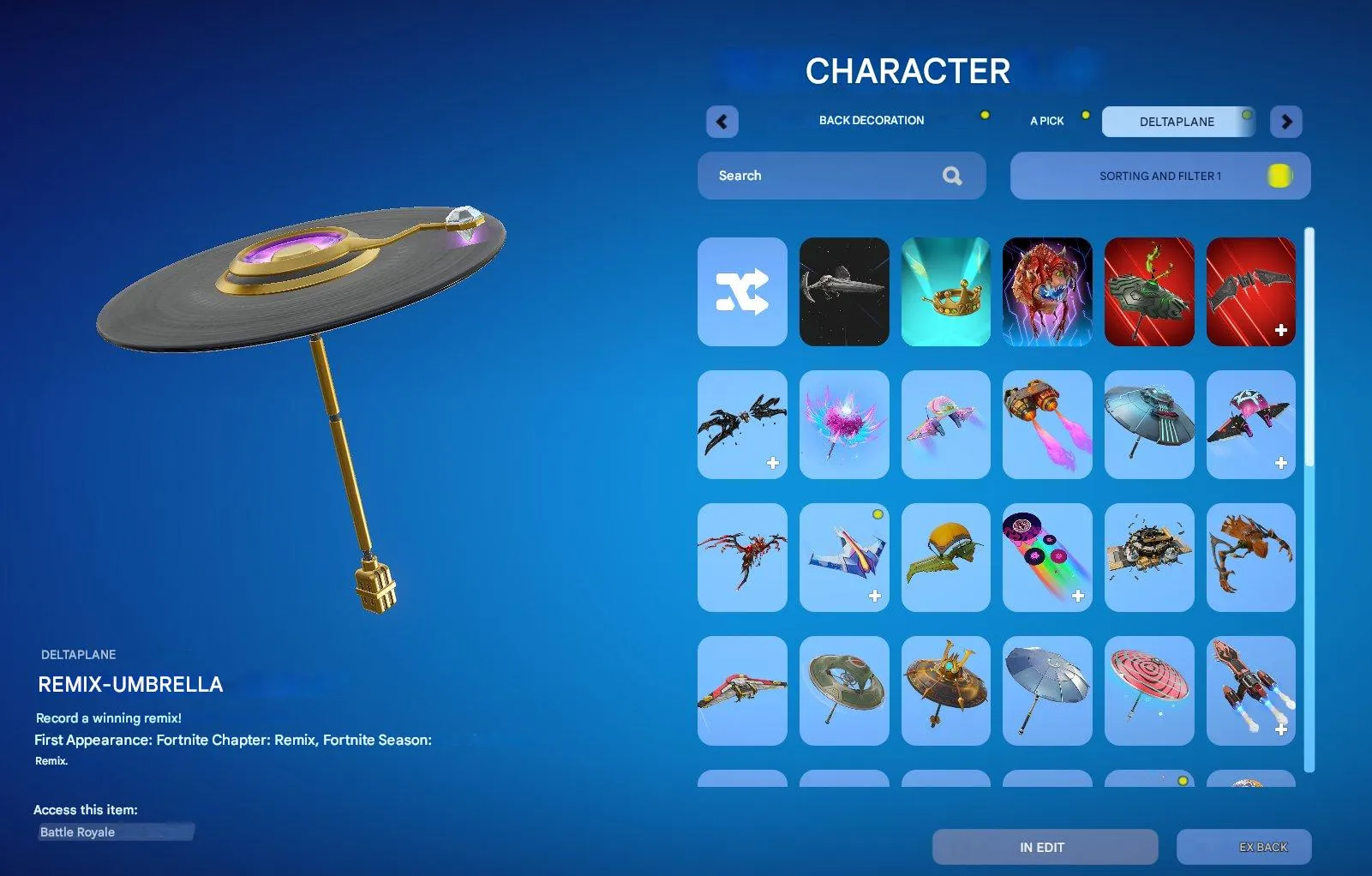Image resolution: width=1372 pixels, height=876 pixels.
Task: Select the red spiral umbrella glider
Action: [x=1149, y=691]
